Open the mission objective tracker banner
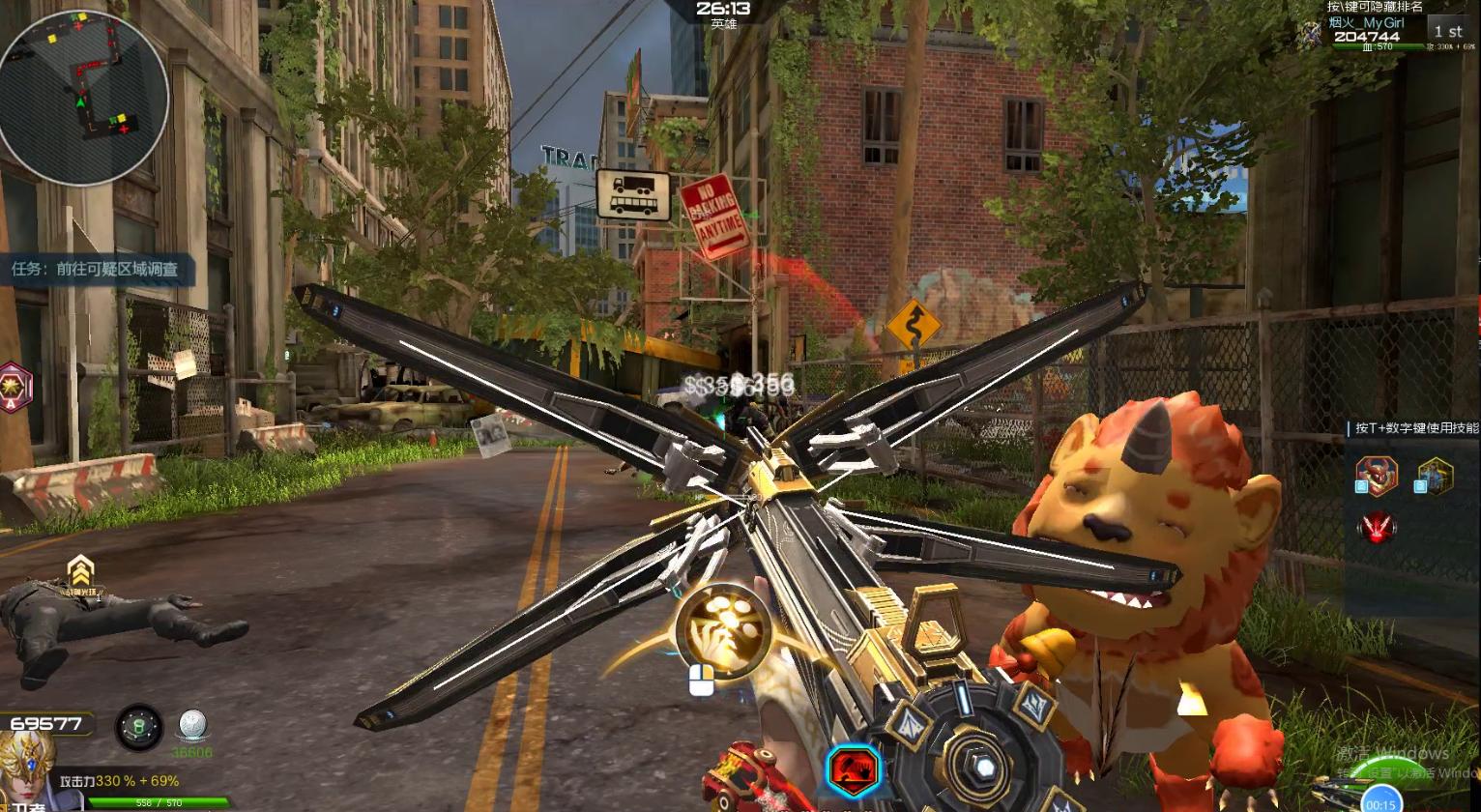The image size is (1481, 812). [x=96, y=270]
